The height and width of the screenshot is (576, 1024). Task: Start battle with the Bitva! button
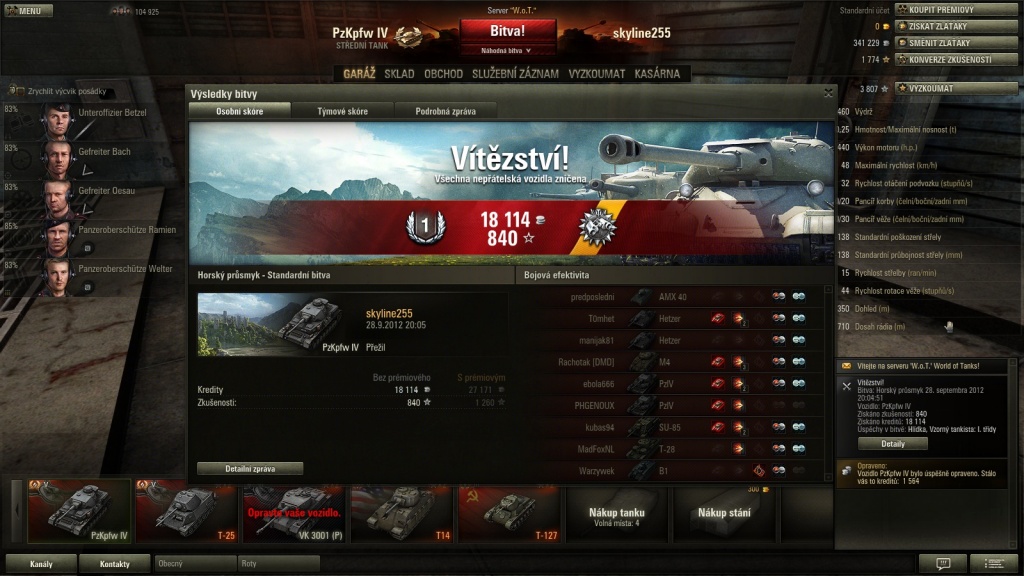[x=507, y=31]
